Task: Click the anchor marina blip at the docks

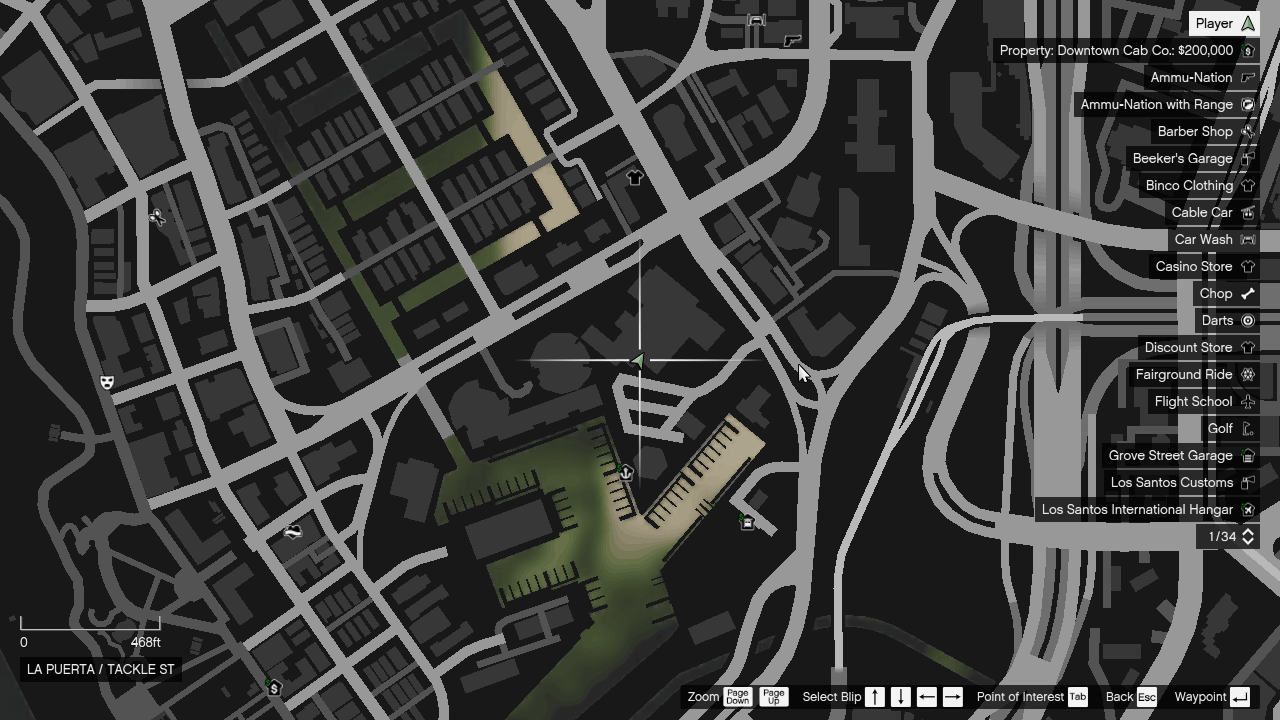Action: tap(624, 473)
